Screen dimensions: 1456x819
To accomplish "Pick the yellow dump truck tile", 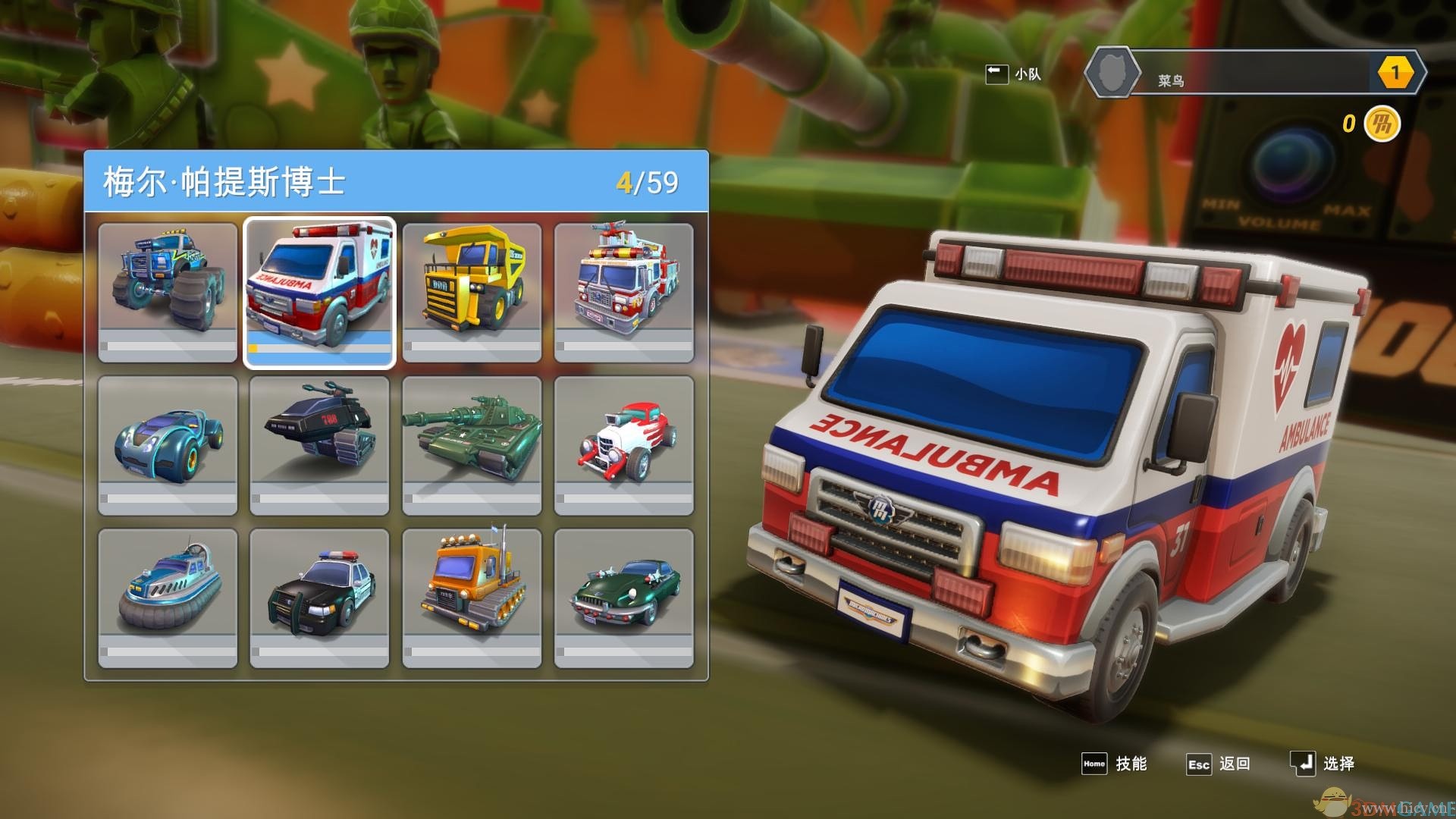I will click(472, 292).
